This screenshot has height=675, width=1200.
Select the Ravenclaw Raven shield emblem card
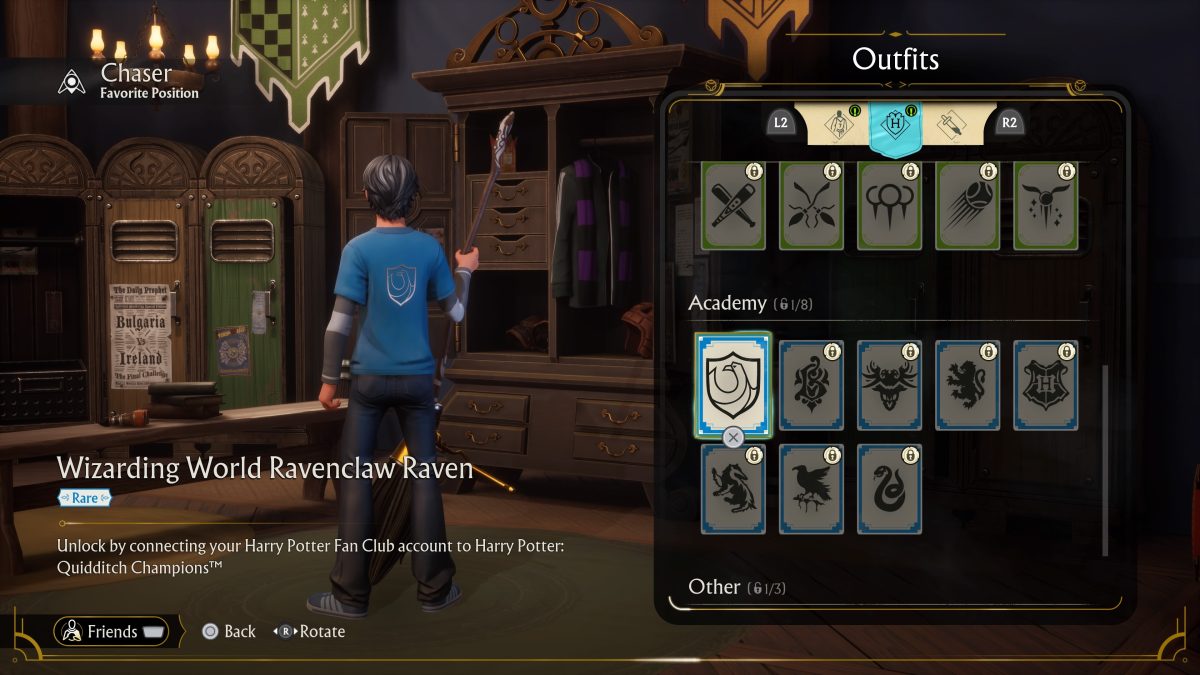(x=734, y=385)
